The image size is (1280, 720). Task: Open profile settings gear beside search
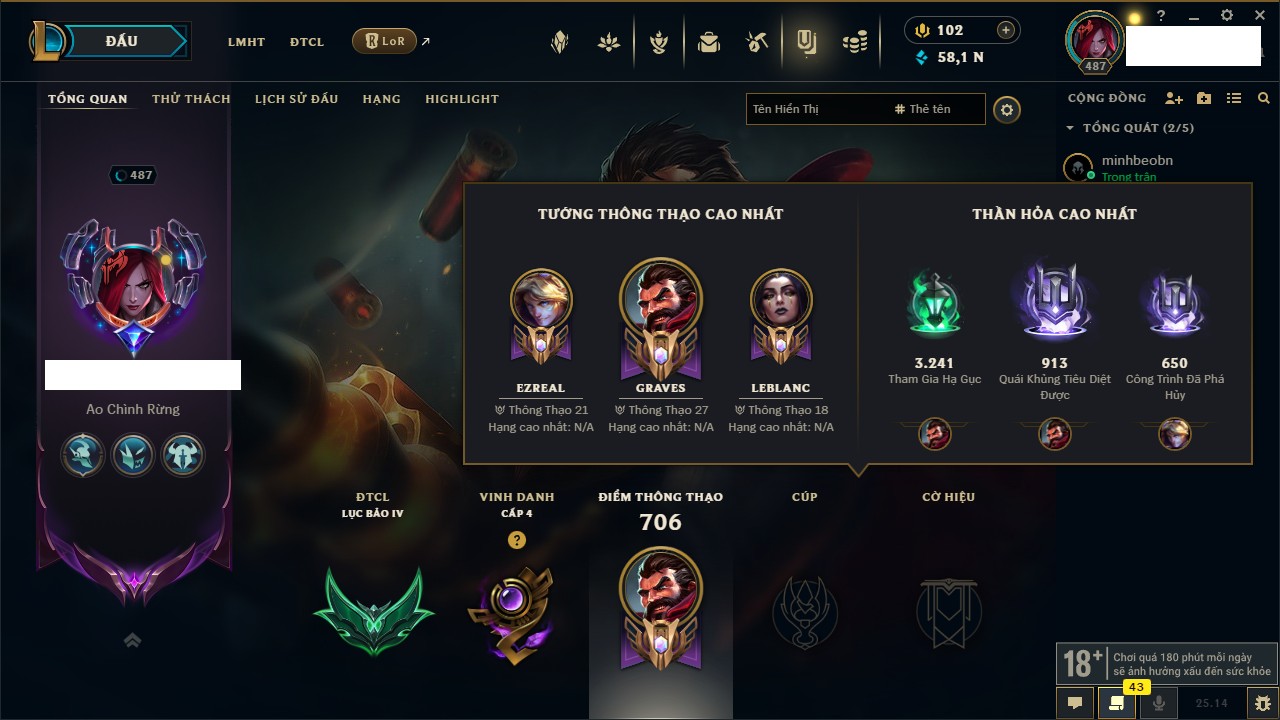pos(1007,110)
